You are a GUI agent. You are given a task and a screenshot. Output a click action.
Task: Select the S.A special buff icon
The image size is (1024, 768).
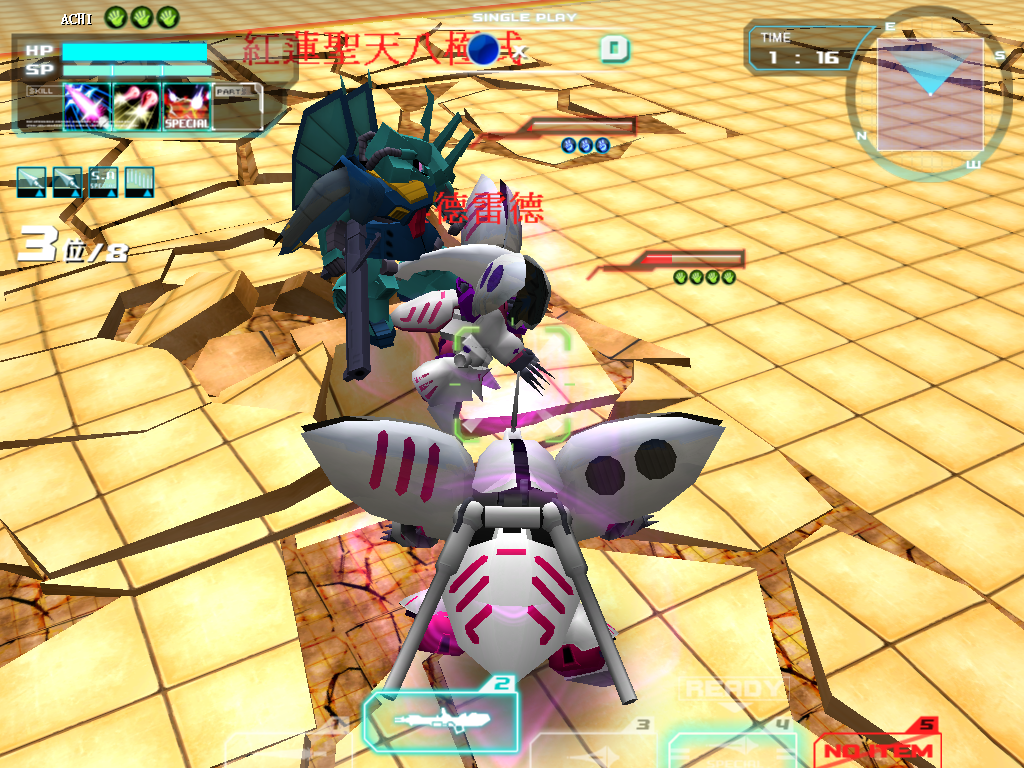pos(103,181)
